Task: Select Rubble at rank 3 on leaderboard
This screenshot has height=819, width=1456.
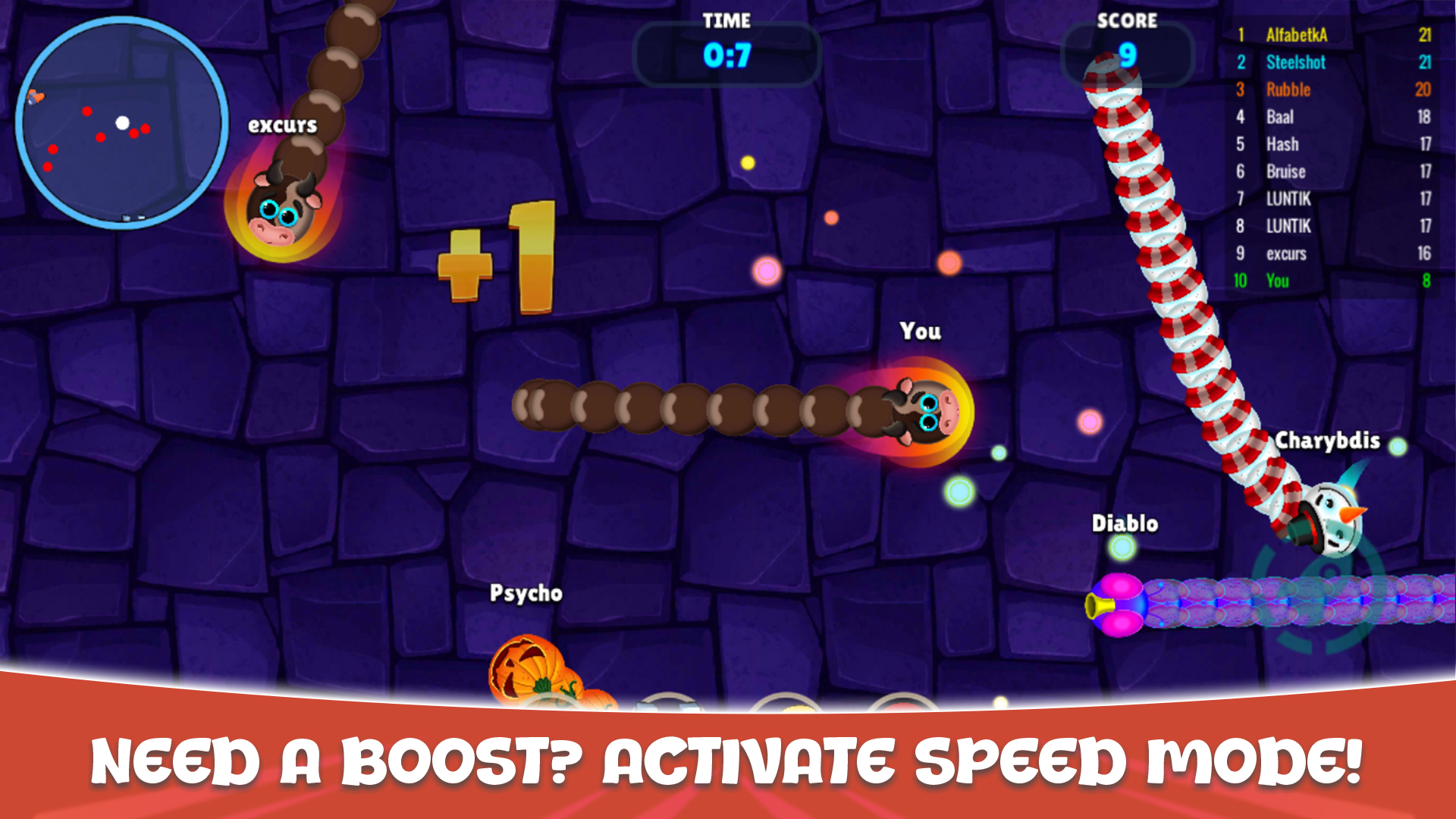Action: (x=1289, y=89)
